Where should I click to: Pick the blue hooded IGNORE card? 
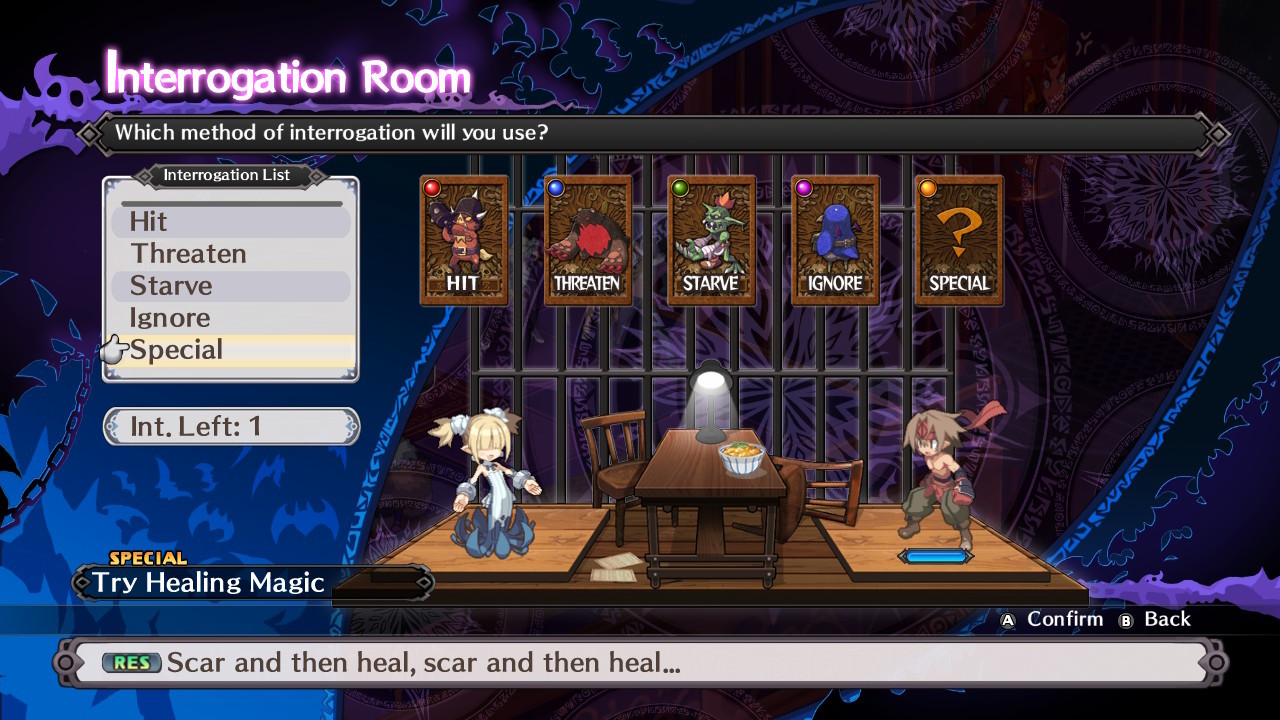pos(835,241)
